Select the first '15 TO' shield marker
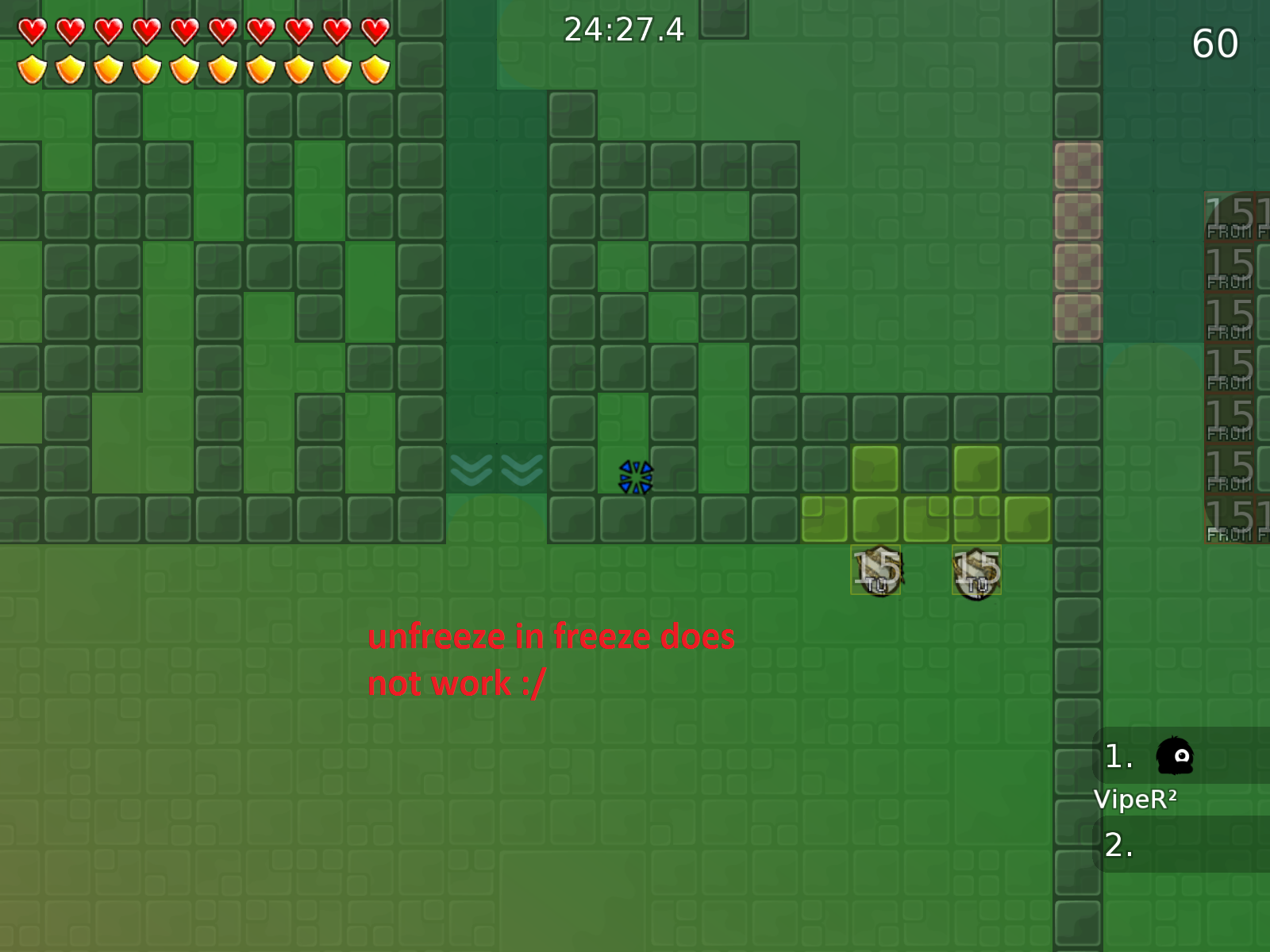This screenshot has height=952, width=1270. tap(877, 567)
